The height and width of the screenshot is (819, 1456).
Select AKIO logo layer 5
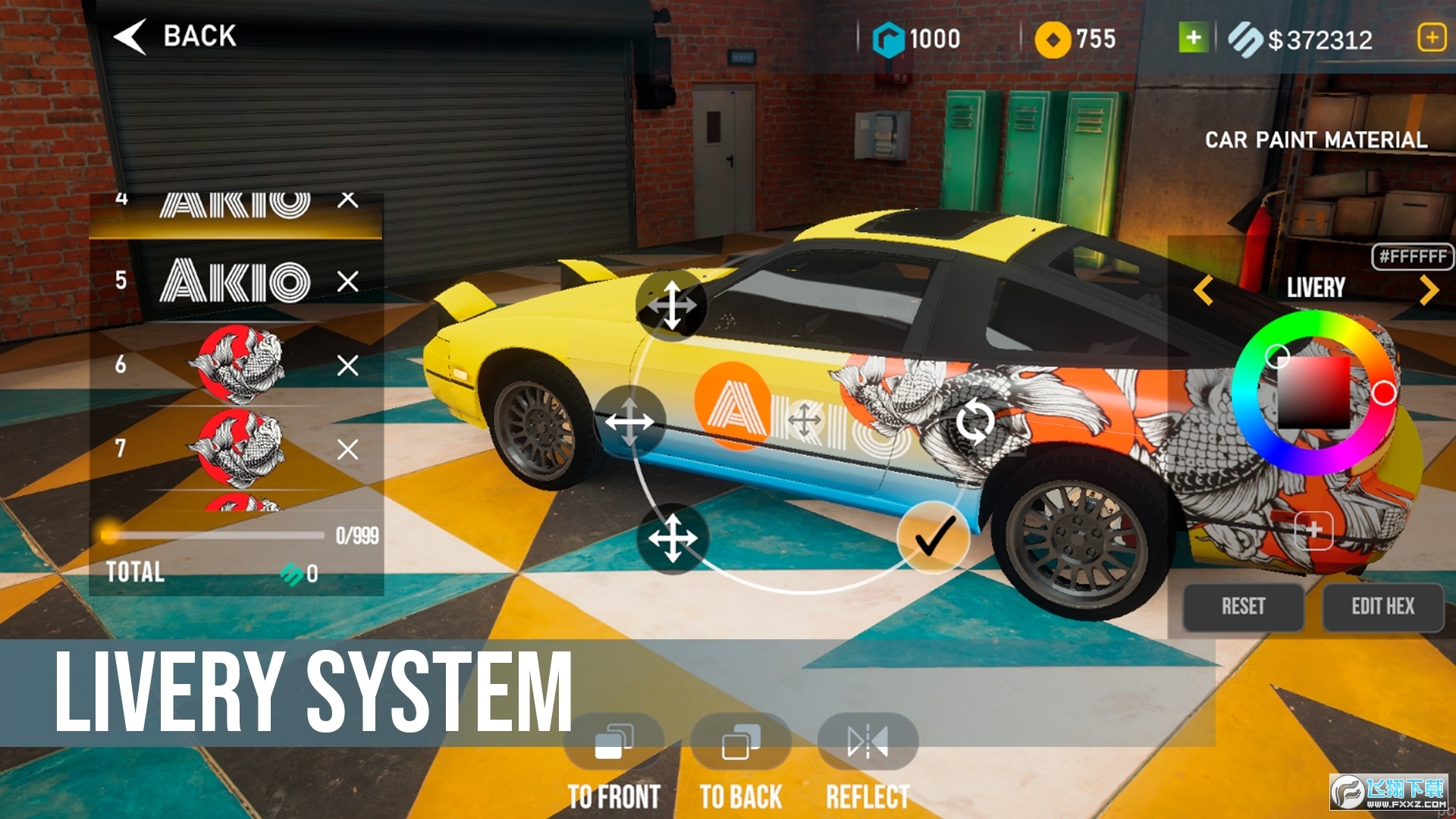[x=235, y=281]
